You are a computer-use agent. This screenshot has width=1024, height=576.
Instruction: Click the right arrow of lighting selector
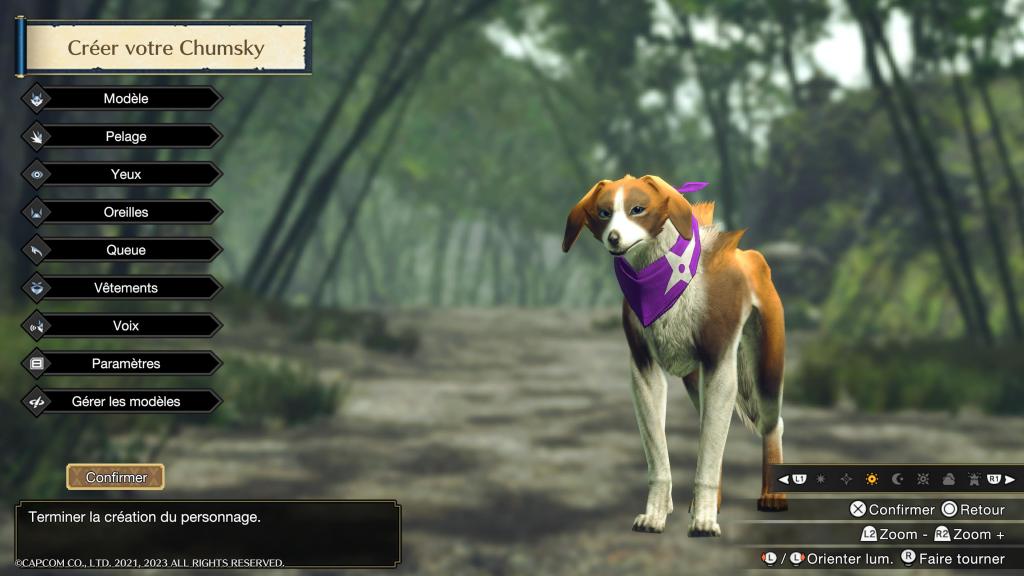click(1010, 480)
